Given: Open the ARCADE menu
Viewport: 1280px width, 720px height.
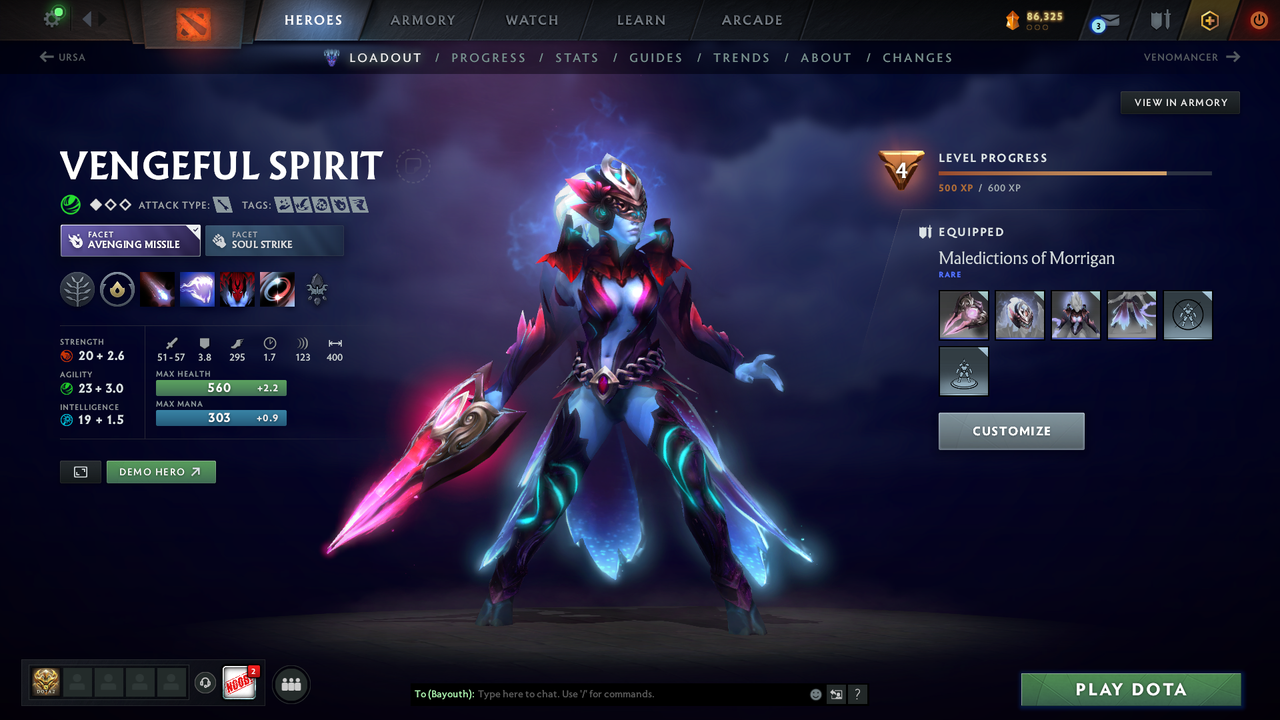Looking at the screenshot, I should (751, 19).
